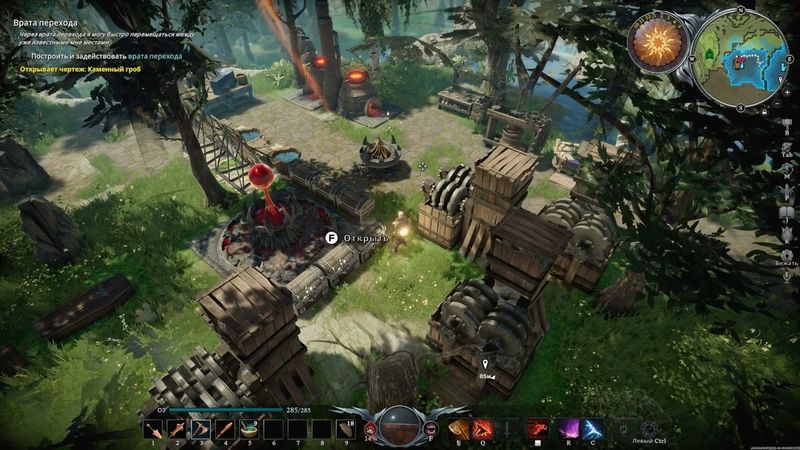Viewport: 800px width, 450px height.
Task: Select the green bowl item in slot 5
Action: click(246, 428)
